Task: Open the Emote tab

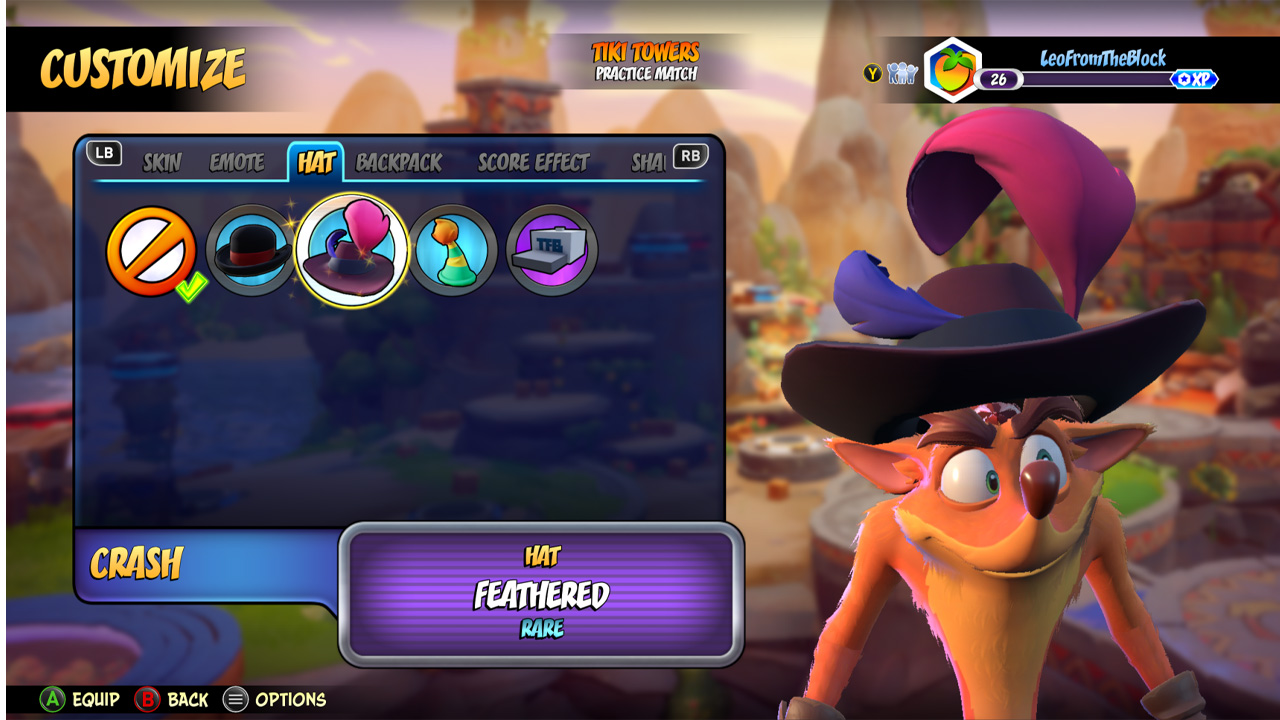Action: pos(237,163)
